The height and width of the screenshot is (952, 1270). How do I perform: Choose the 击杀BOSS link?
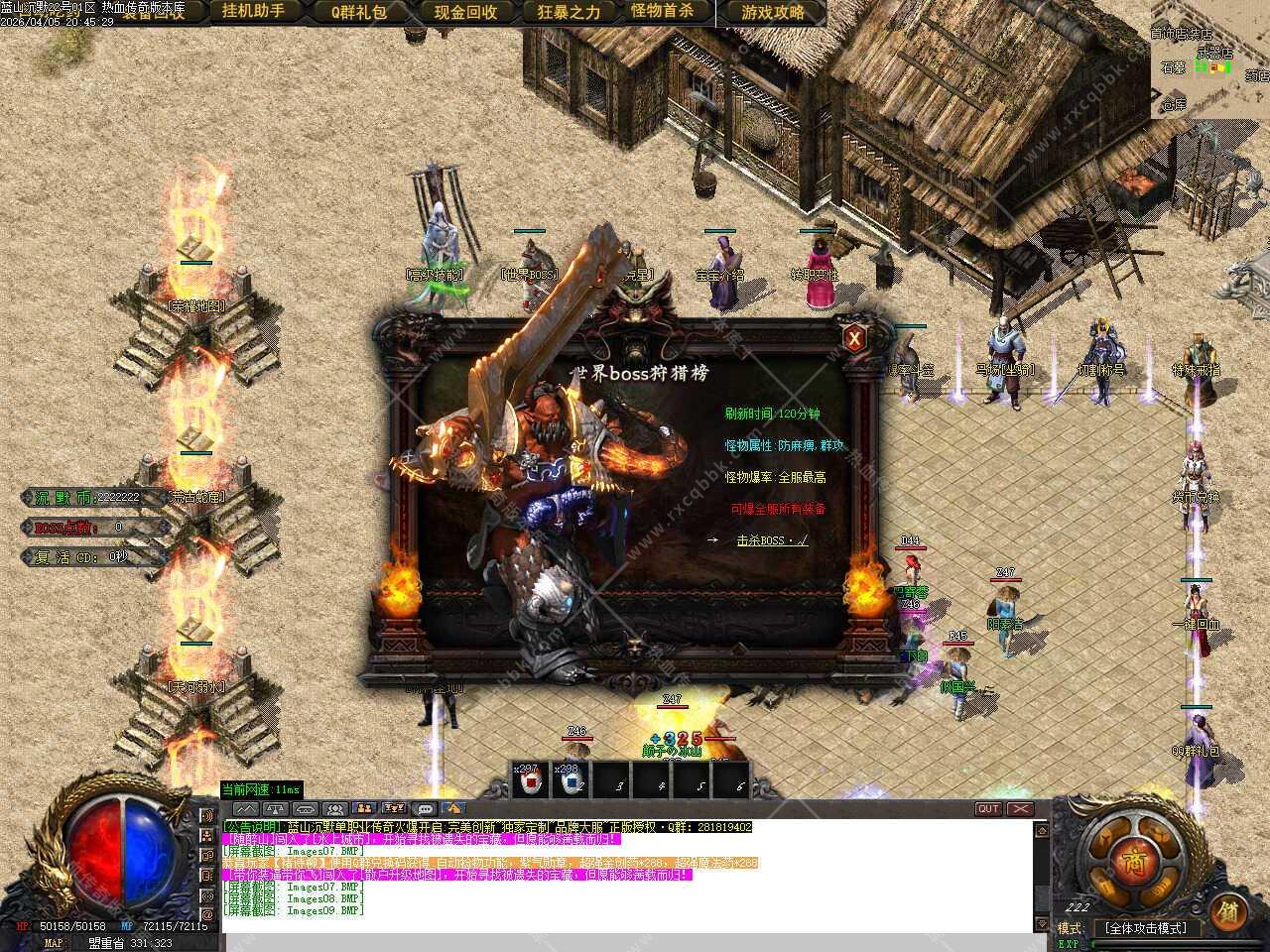tap(772, 540)
